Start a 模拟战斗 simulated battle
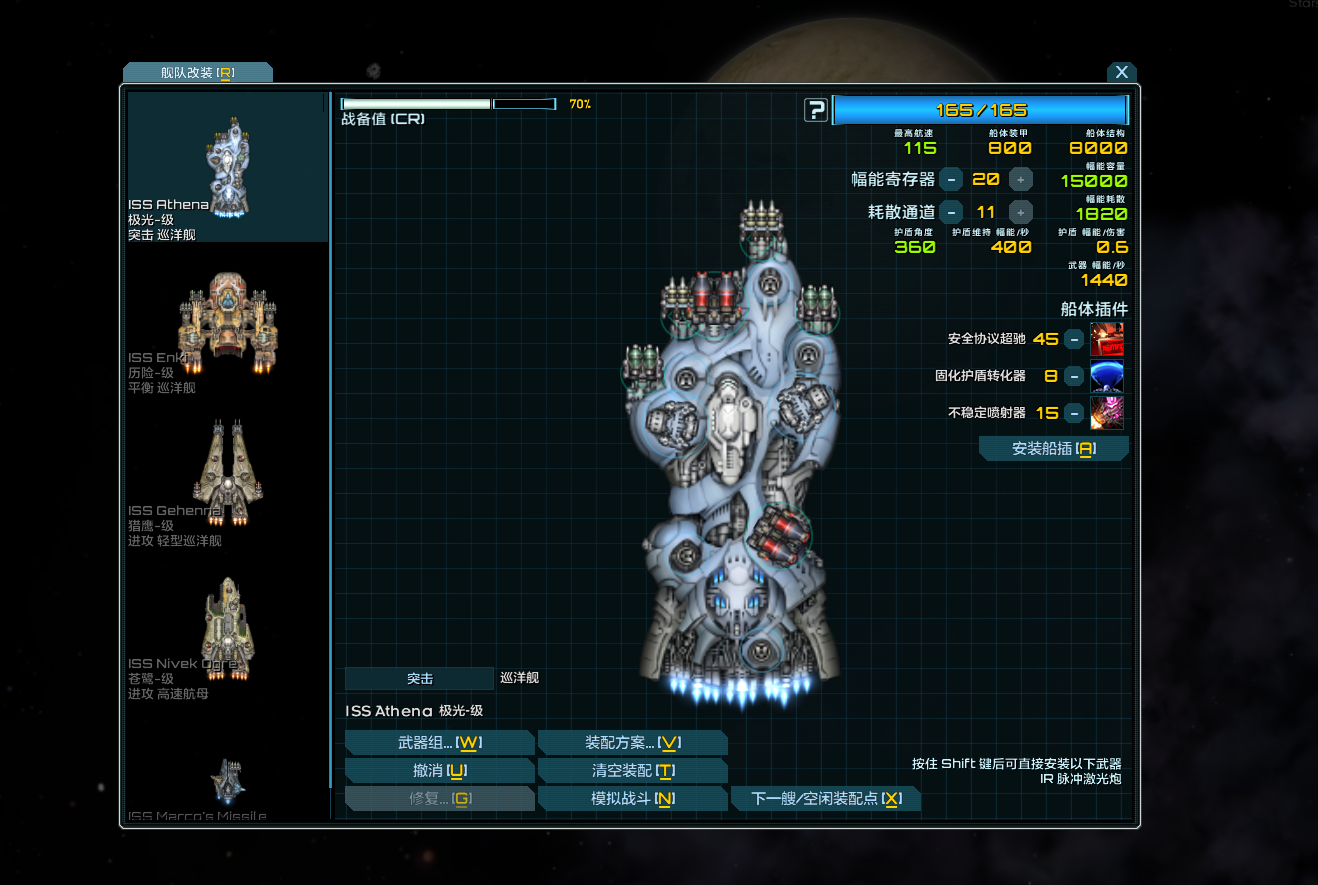 click(x=632, y=799)
